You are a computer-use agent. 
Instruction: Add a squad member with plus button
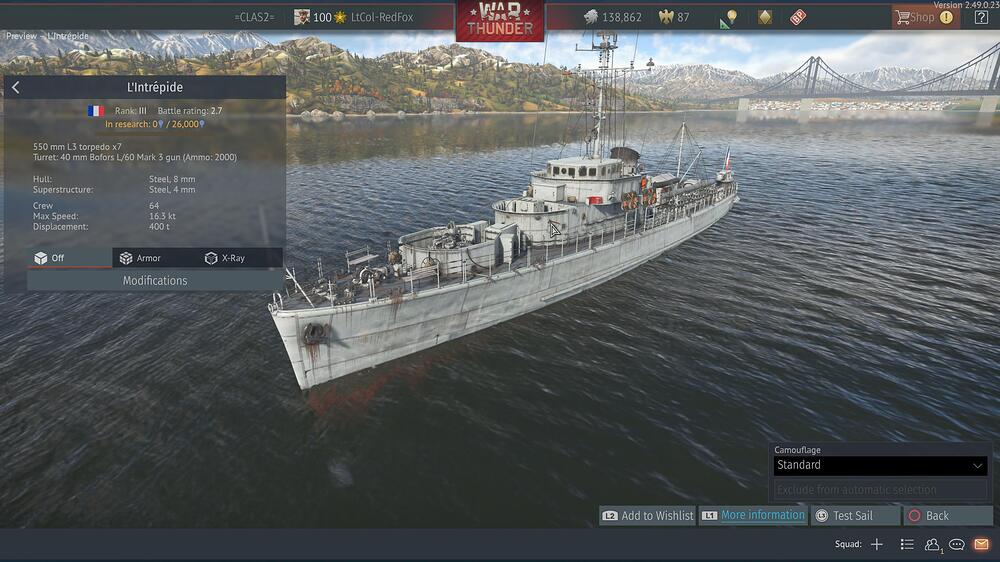(x=876, y=544)
